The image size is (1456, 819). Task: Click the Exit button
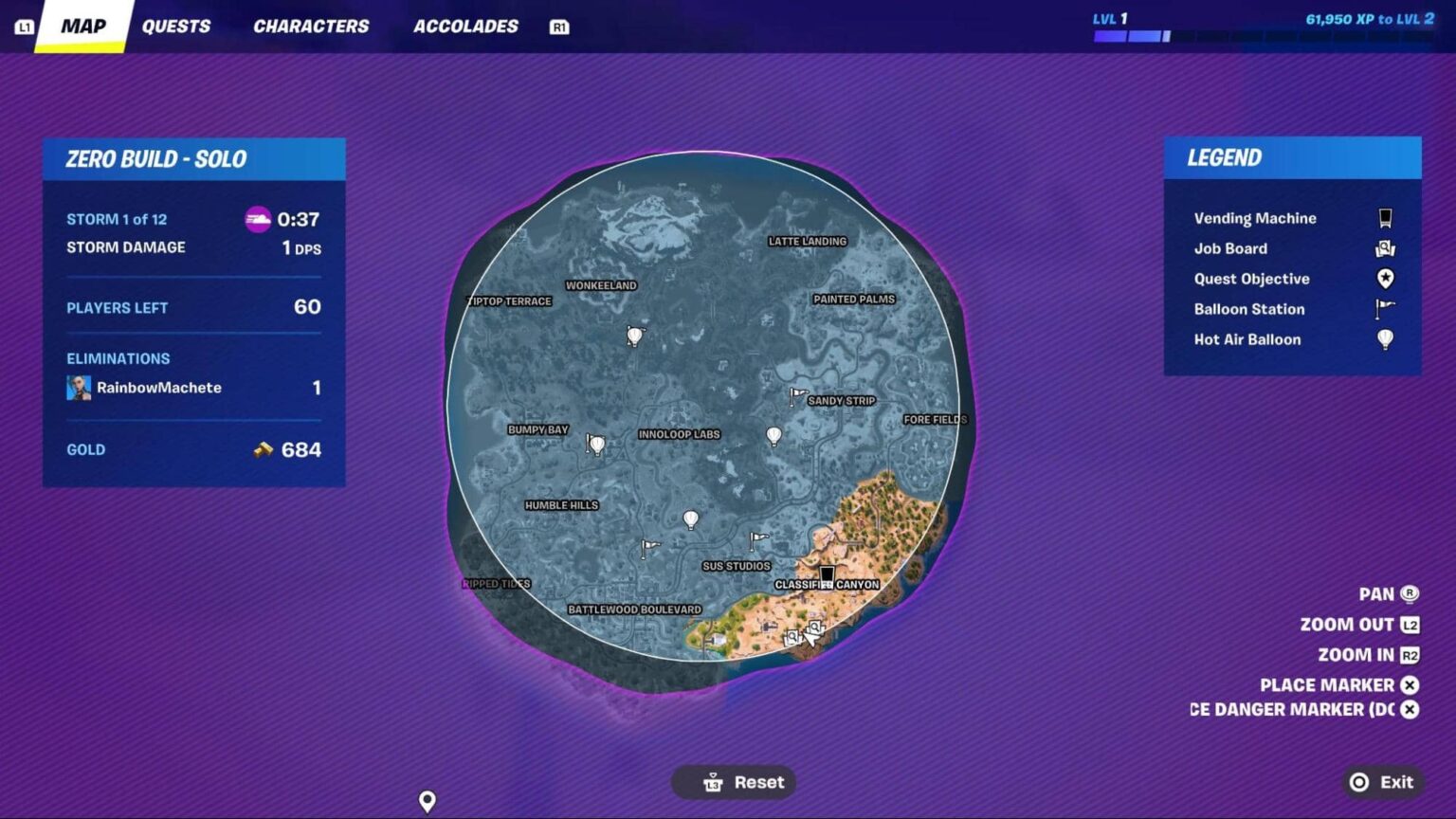(1381, 781)
